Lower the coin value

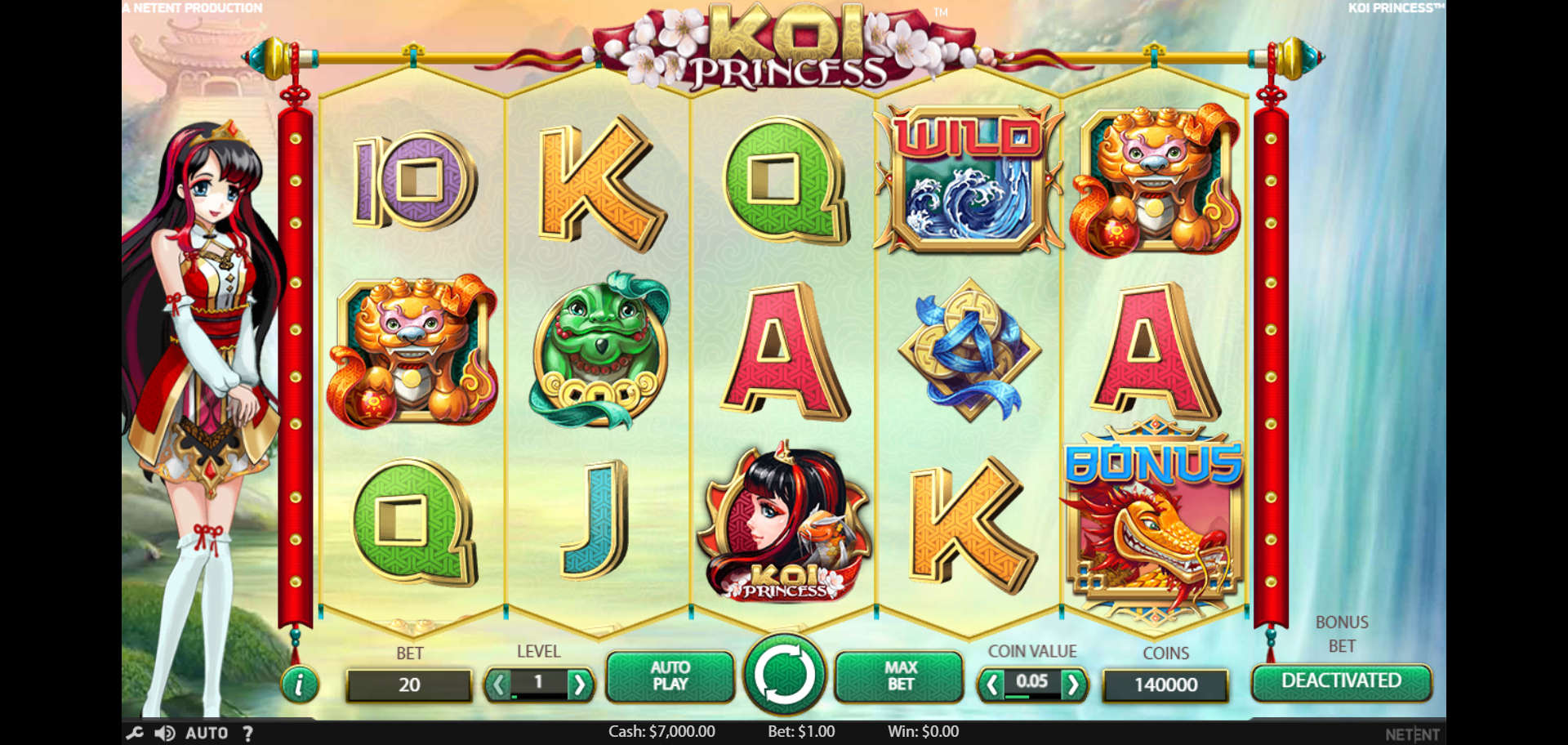click(991, 684)
